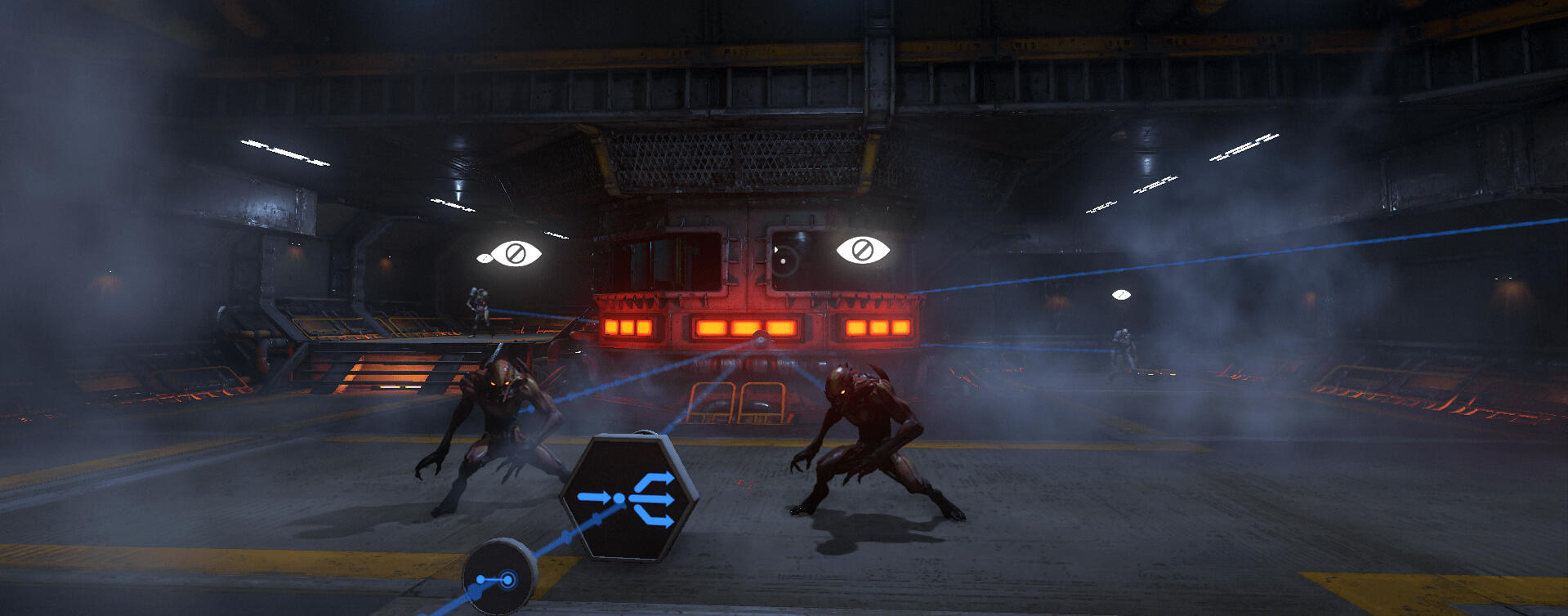Click the hidden-eye icon with attached oval tag
Image resolution: width=1568 pixels, height=616 pixels.
515,253
